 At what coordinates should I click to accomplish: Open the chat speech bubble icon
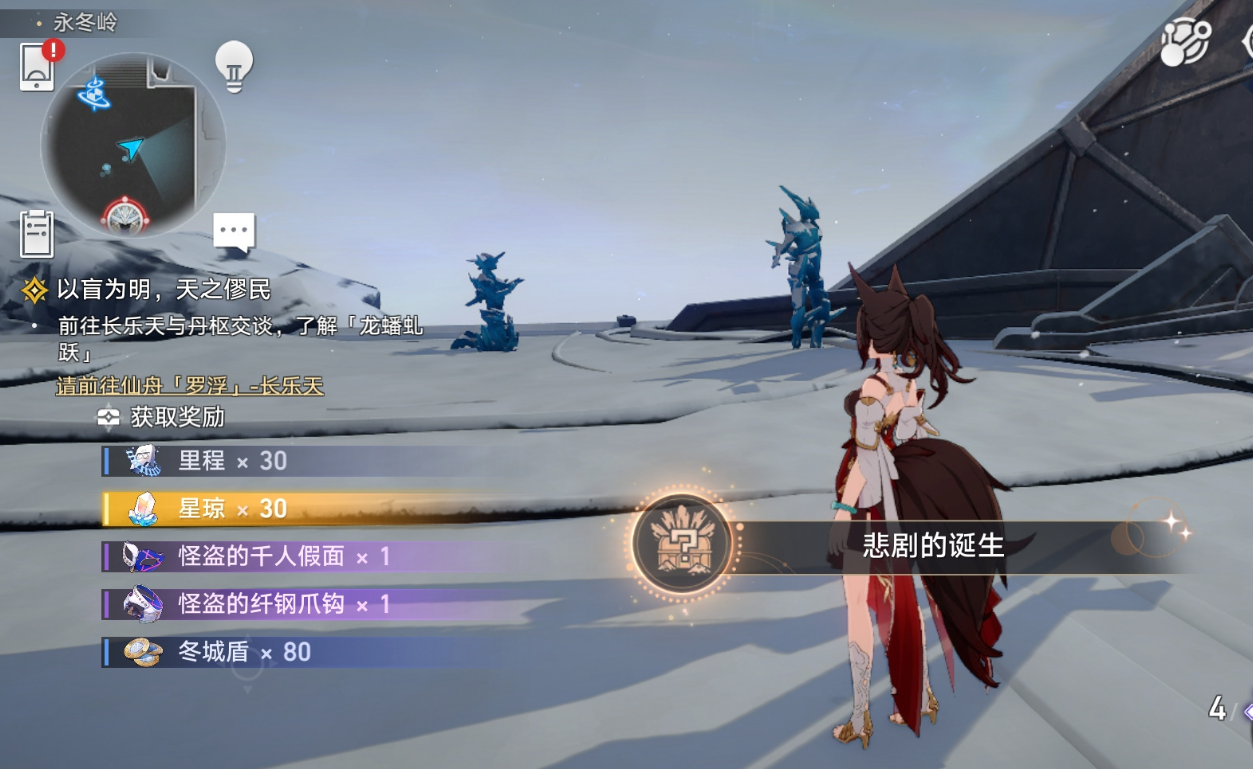pyautogui.click(x=234, y=233)
